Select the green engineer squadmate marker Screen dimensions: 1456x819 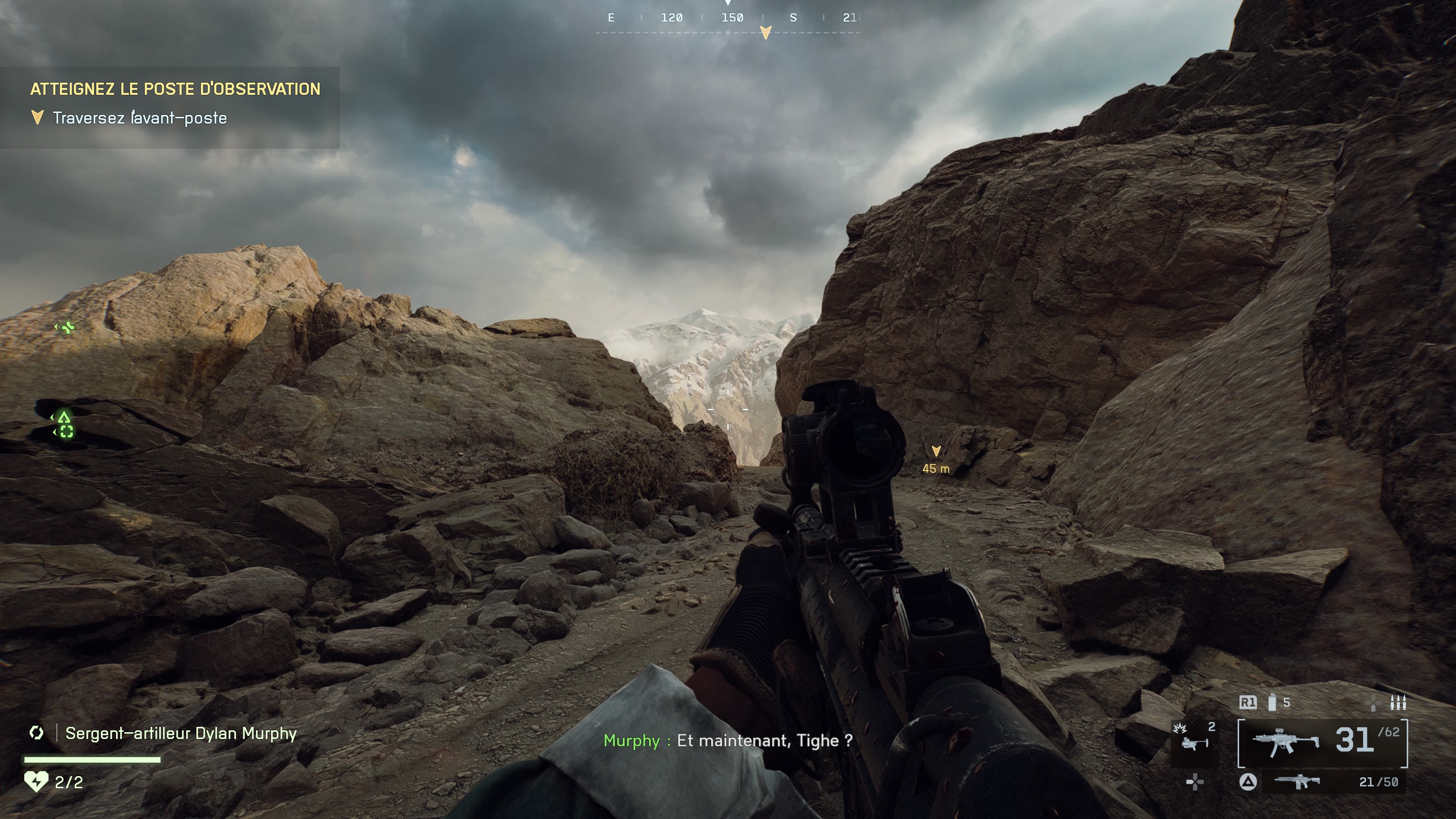click(x=67, y=327)
